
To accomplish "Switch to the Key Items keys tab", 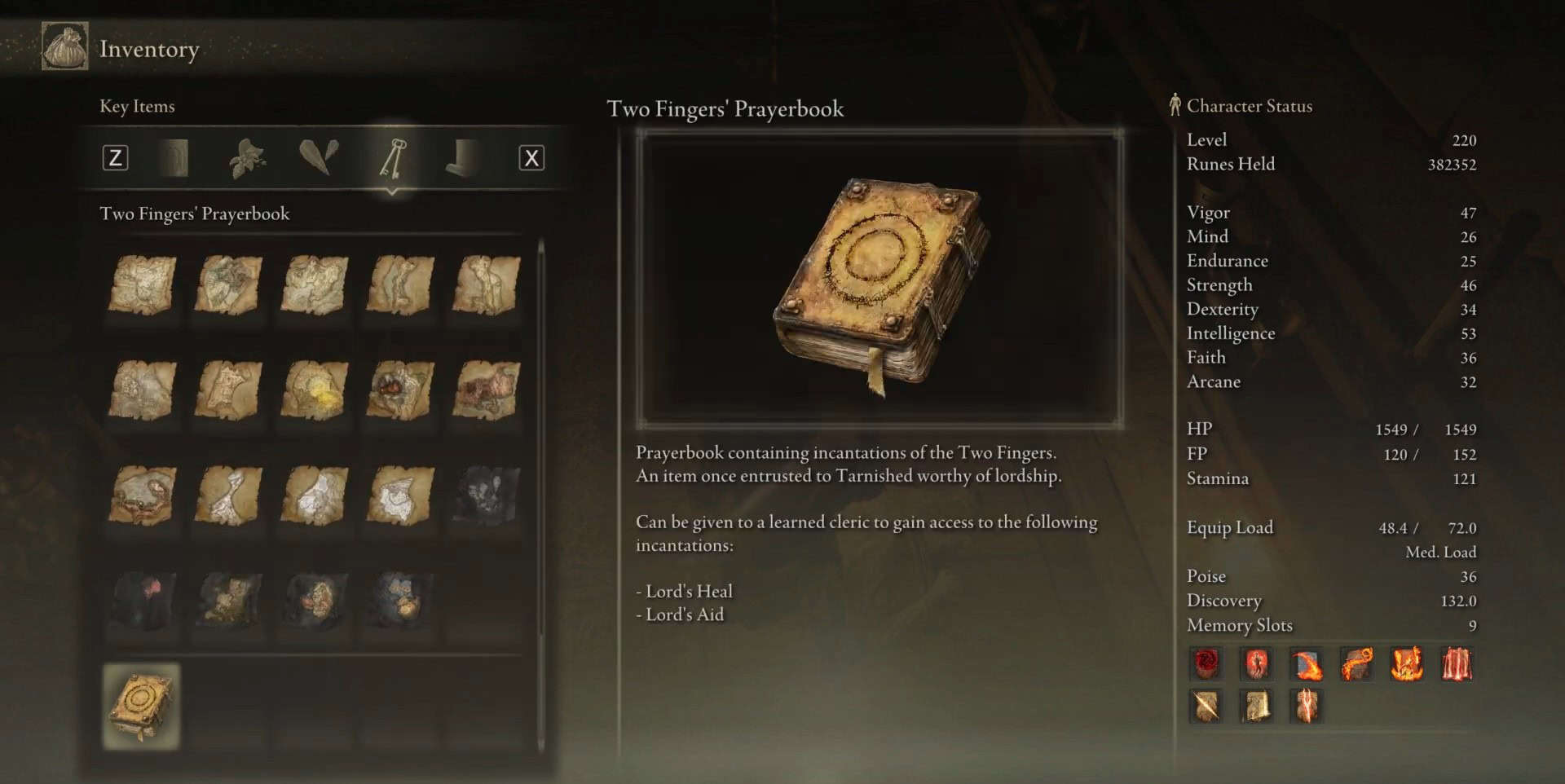I will coord(392,157).
